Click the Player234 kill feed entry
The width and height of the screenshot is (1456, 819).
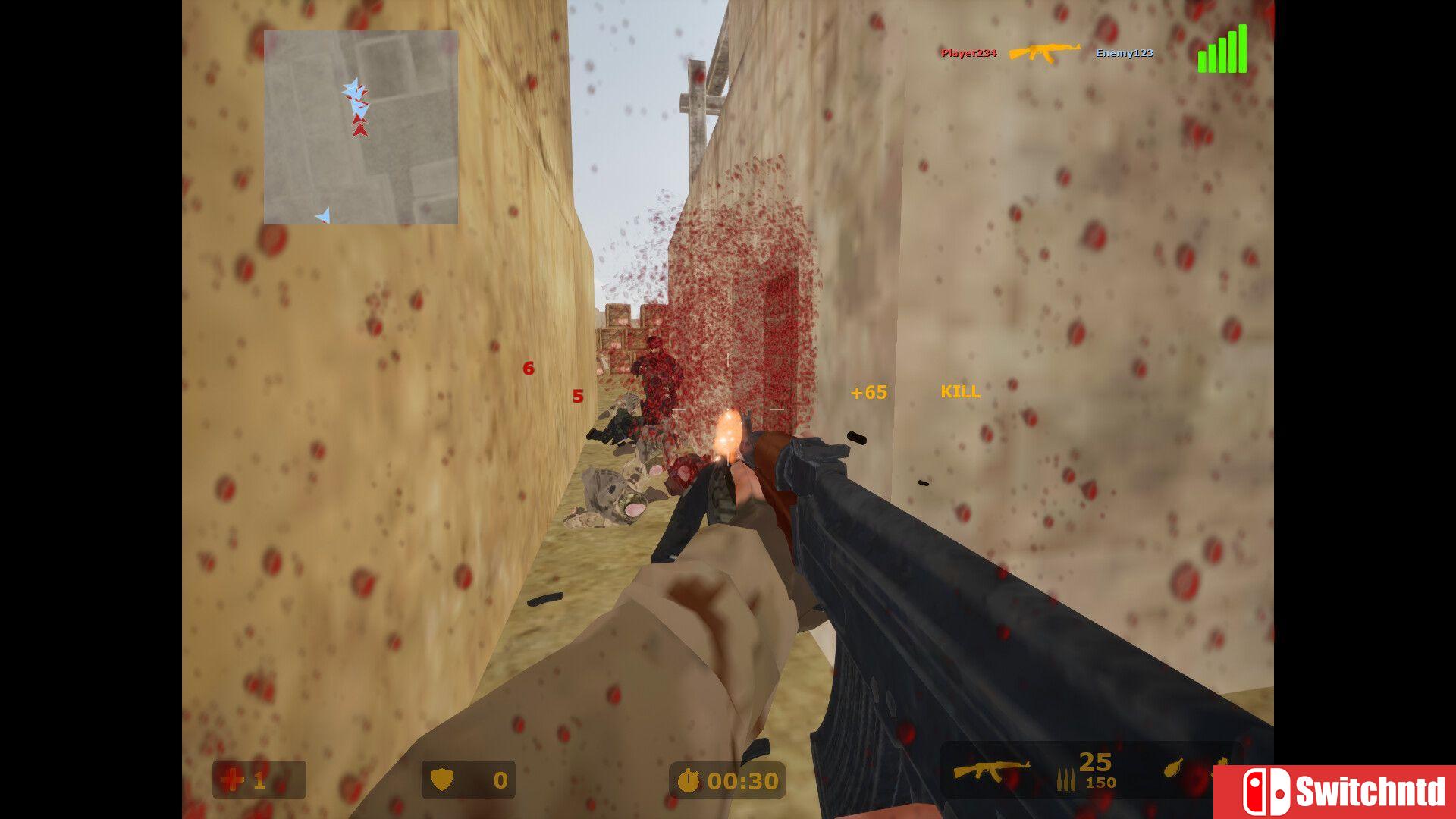pos(968,53)
